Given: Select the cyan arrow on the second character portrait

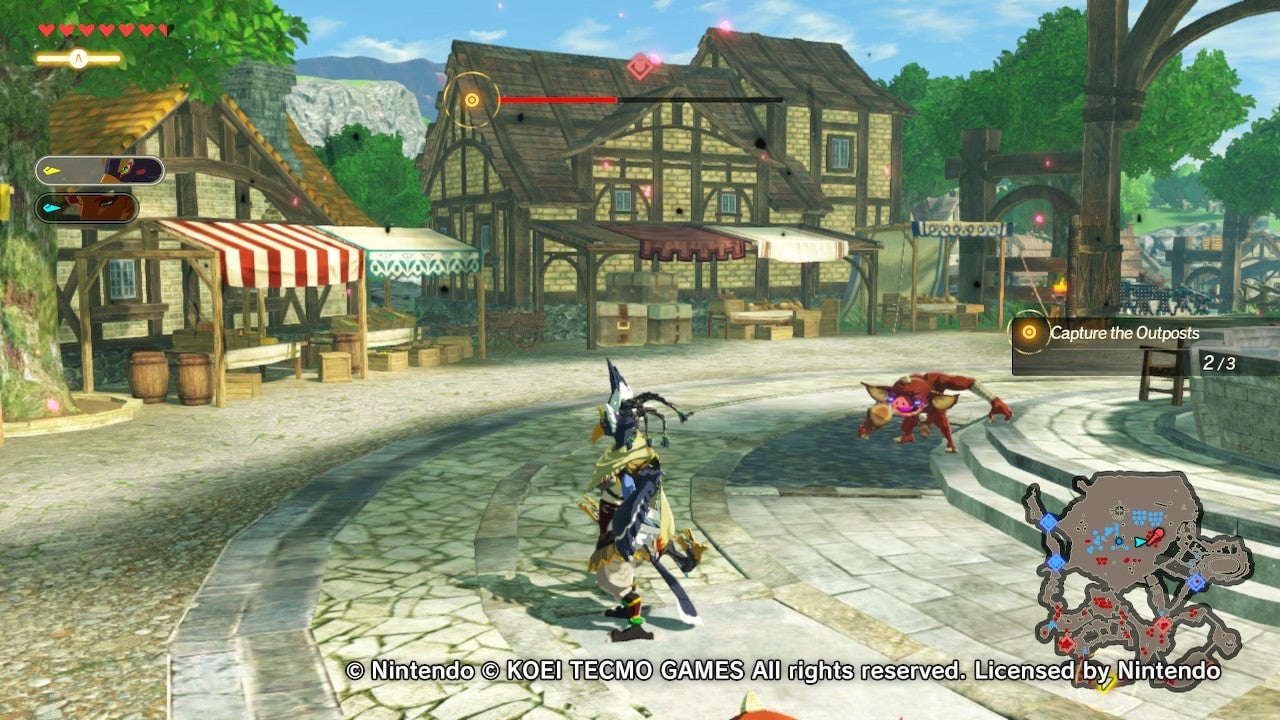Looking at the screenshot, I should (x=51, y=207).
